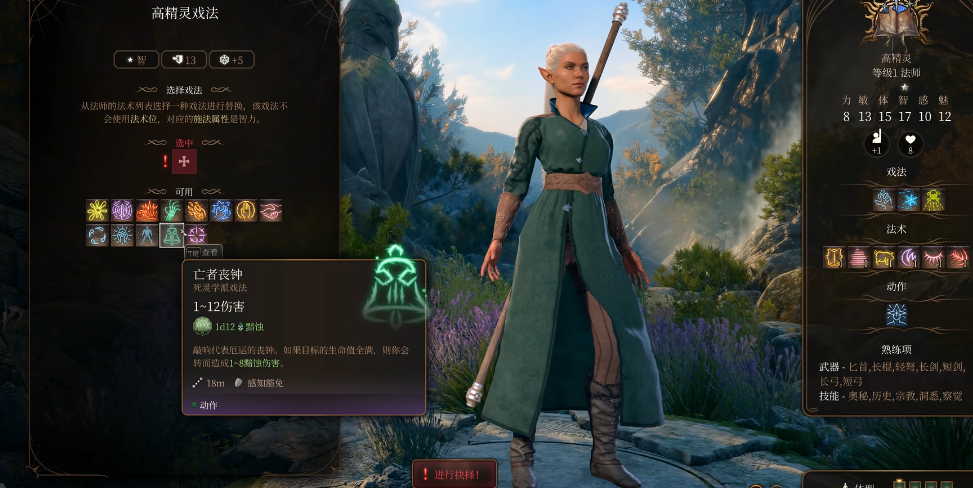973x488 pixels.
Task: Pick the orange-red flames cantrip
Action: pyautogui.click(x=147, y=211)
